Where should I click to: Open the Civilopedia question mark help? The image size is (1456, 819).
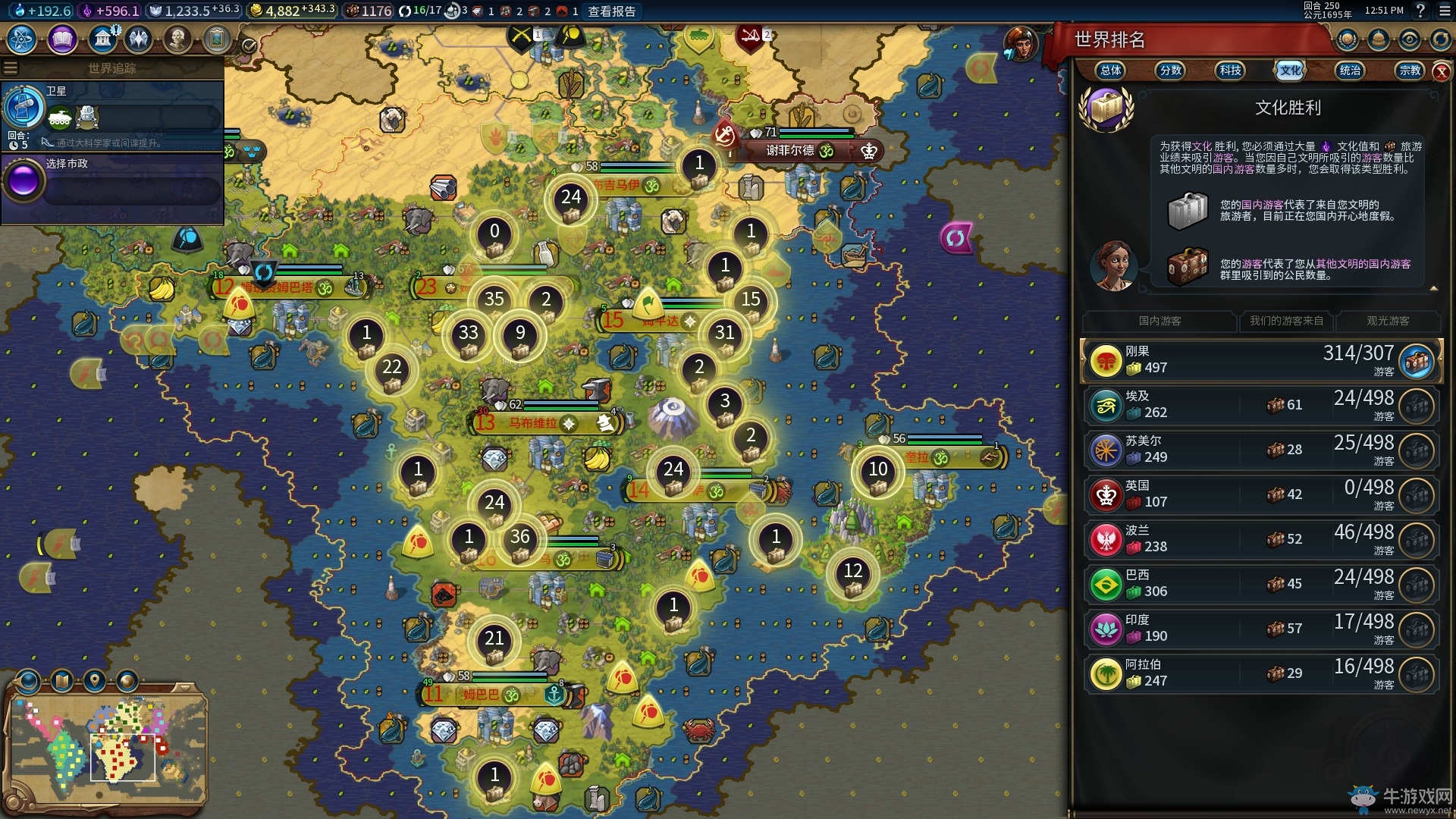tap(1421, 11)
